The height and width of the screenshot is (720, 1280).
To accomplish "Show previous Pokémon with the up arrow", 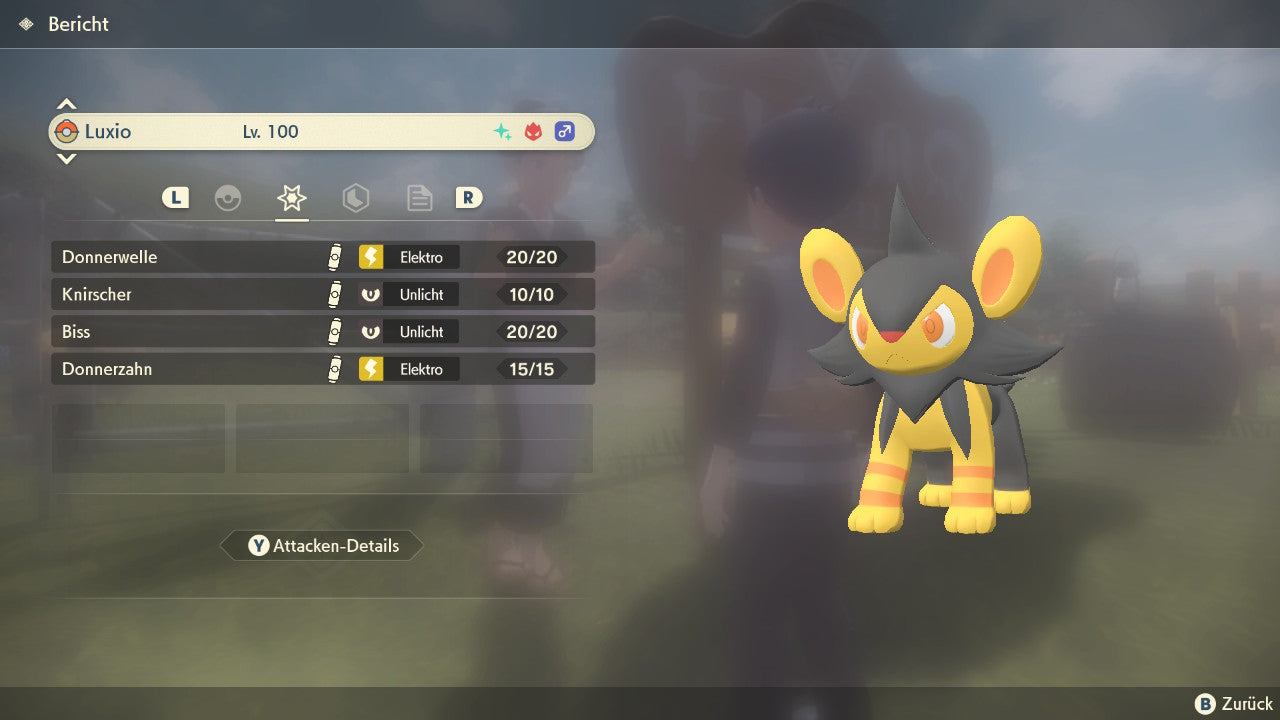I will 66,104.
